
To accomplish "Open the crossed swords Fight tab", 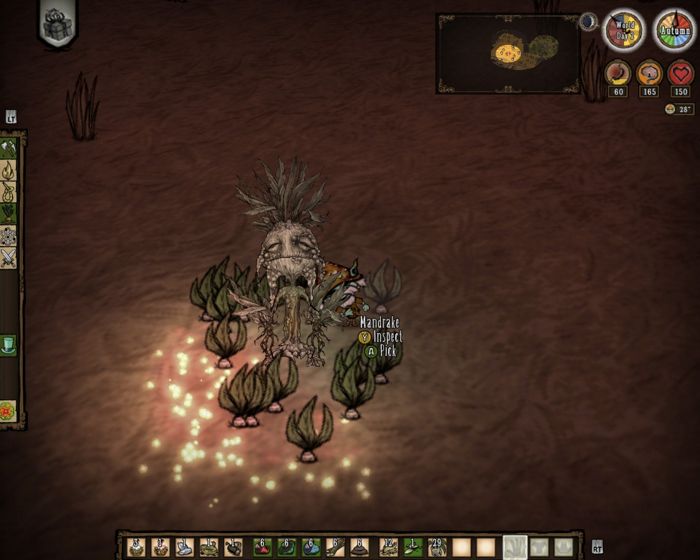I will pyautogui.click(x=9, y=258).
